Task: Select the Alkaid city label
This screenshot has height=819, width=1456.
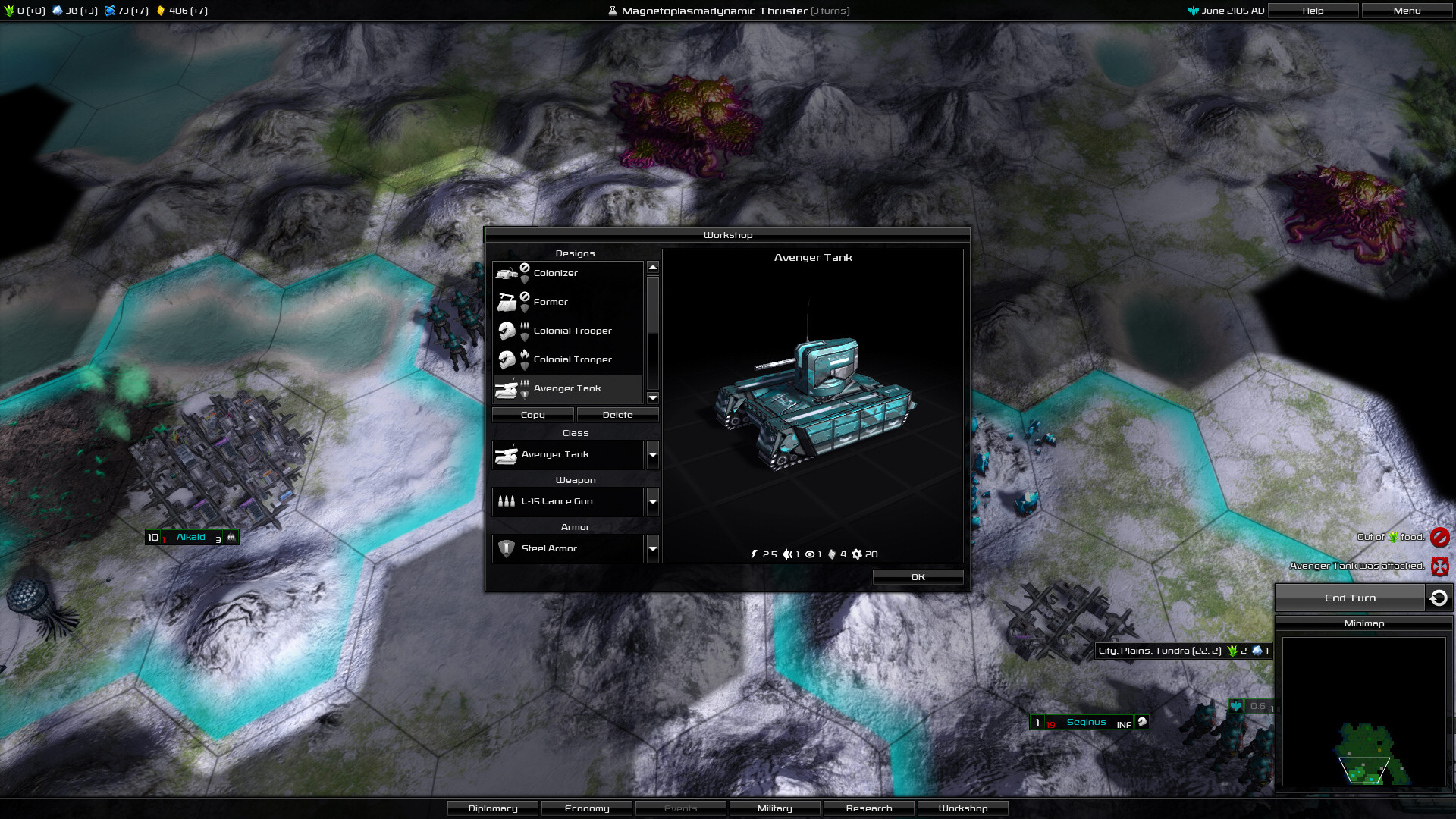Action: click(191, 537)
